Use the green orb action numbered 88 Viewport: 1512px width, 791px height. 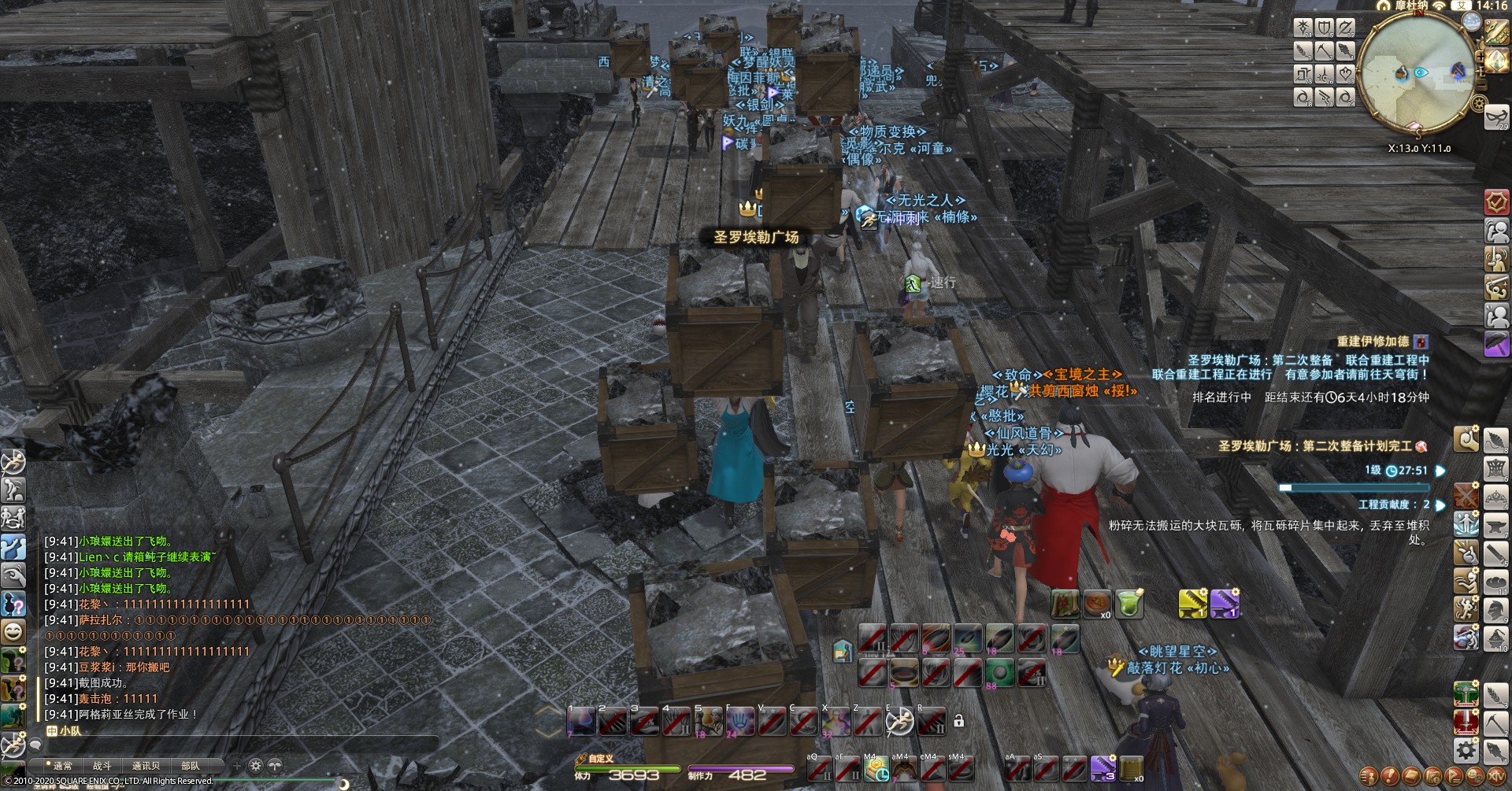pyautogui.click(x=999, y=674)
